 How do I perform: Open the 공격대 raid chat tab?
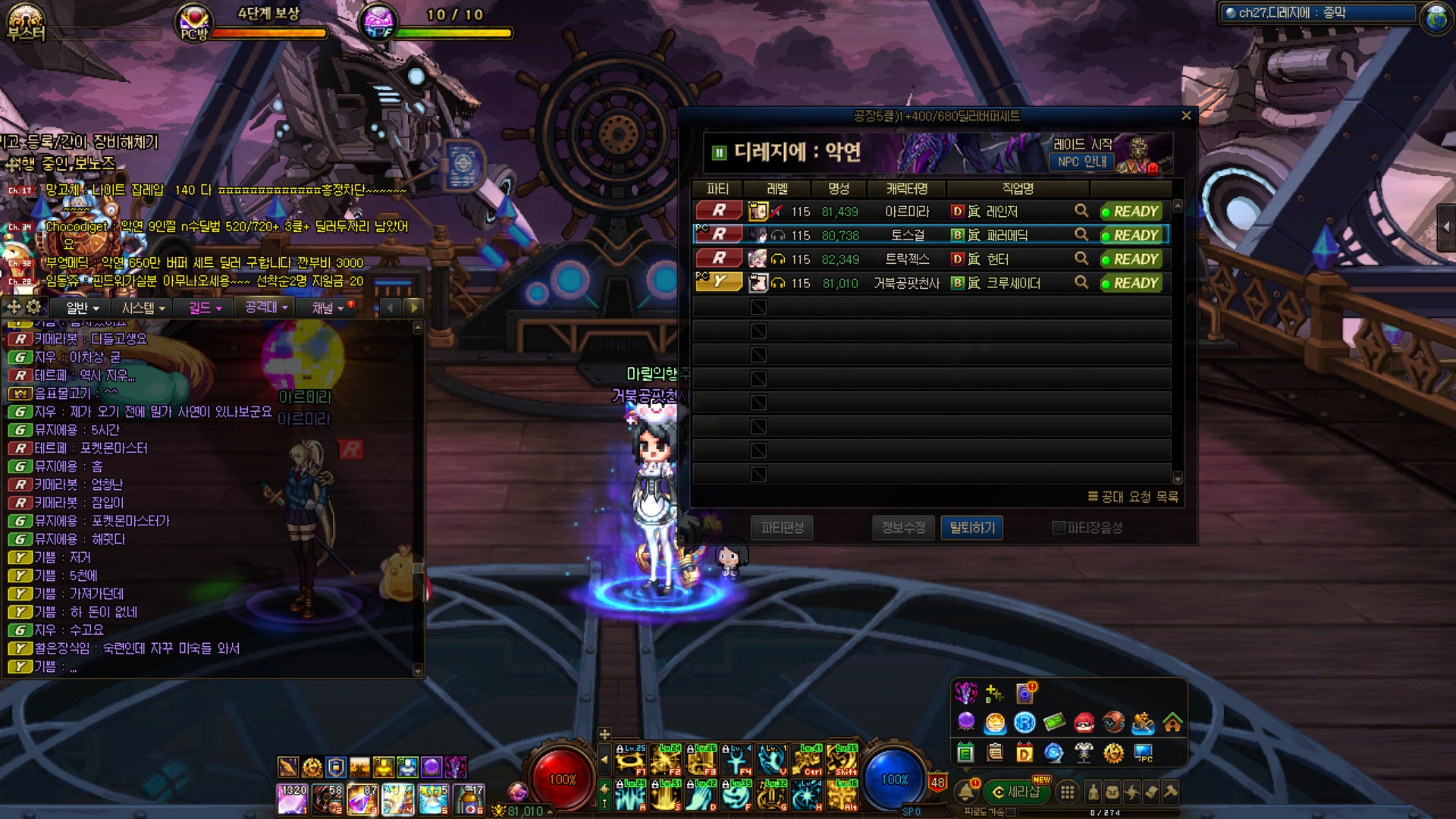266,308
